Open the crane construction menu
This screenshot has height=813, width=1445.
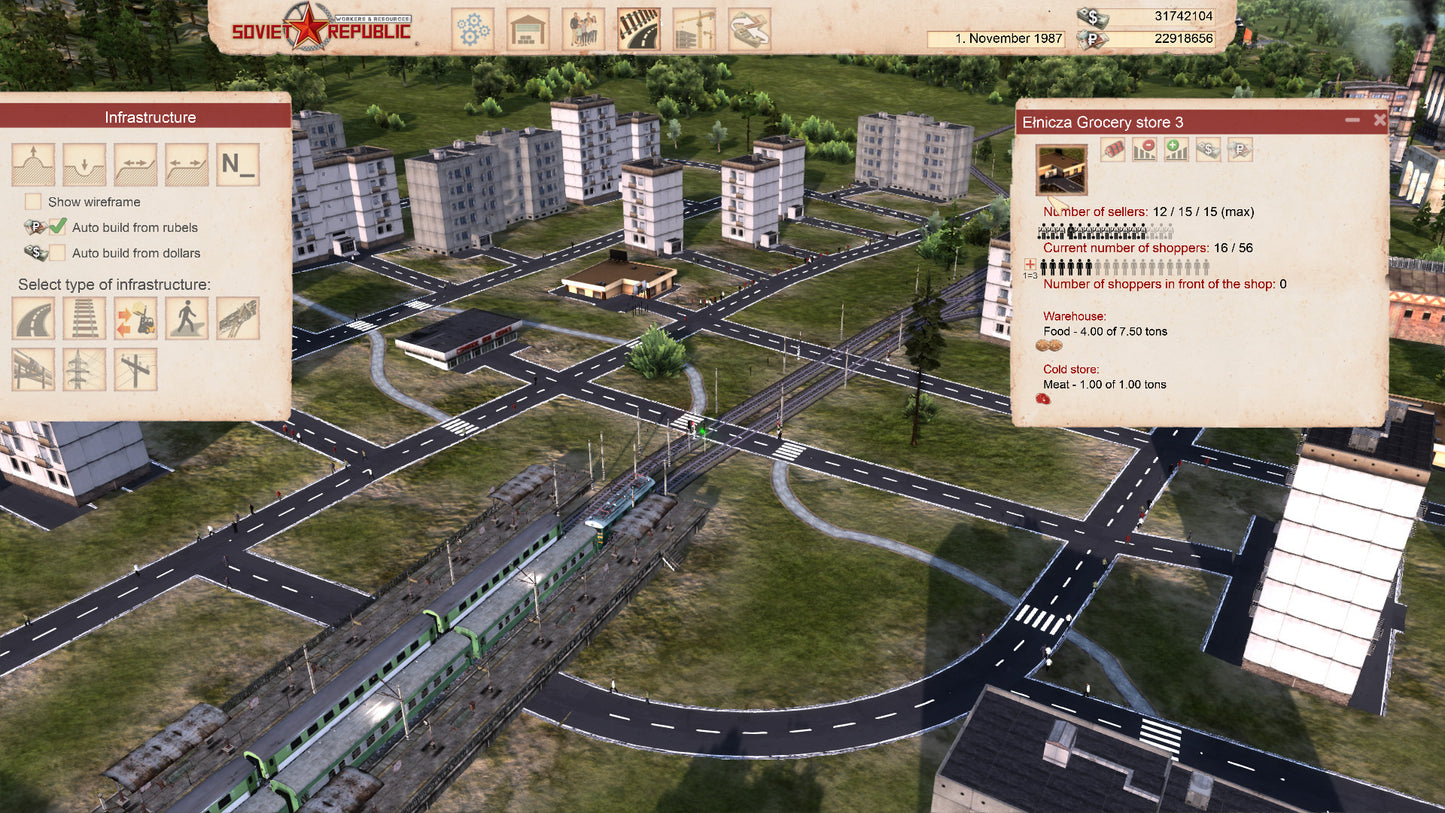coord(693,29)
